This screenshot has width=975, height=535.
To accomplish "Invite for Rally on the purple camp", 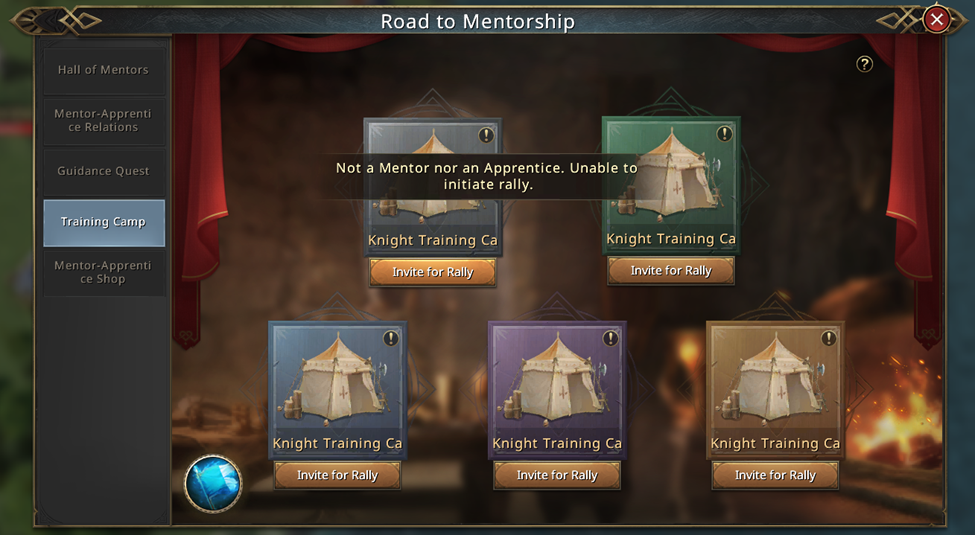I will [x=557, y=475].
